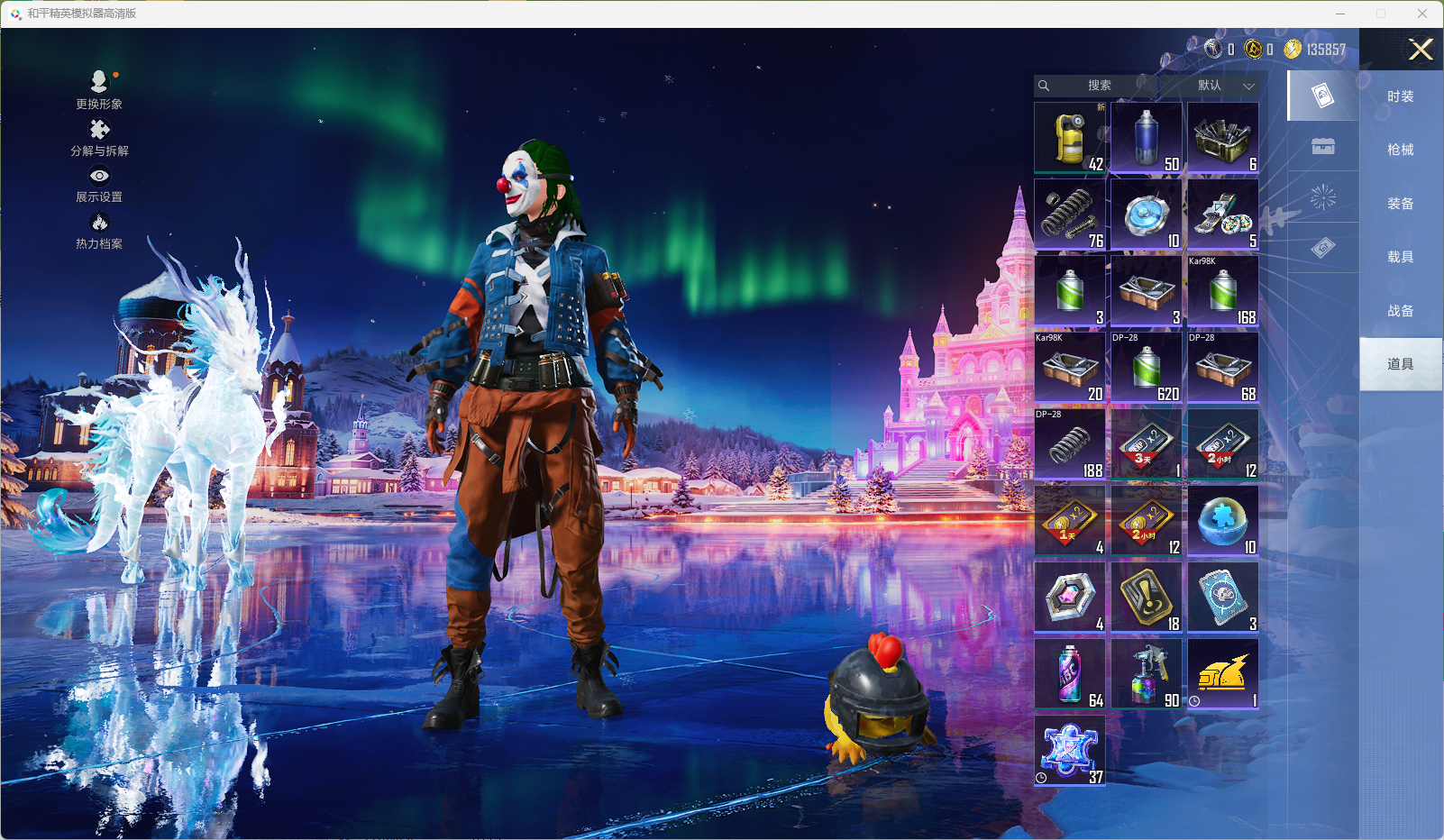Select the DP-28 spring item slot
The height and width of the screenshot is (840, 1444).
[x=1070, y=443]
